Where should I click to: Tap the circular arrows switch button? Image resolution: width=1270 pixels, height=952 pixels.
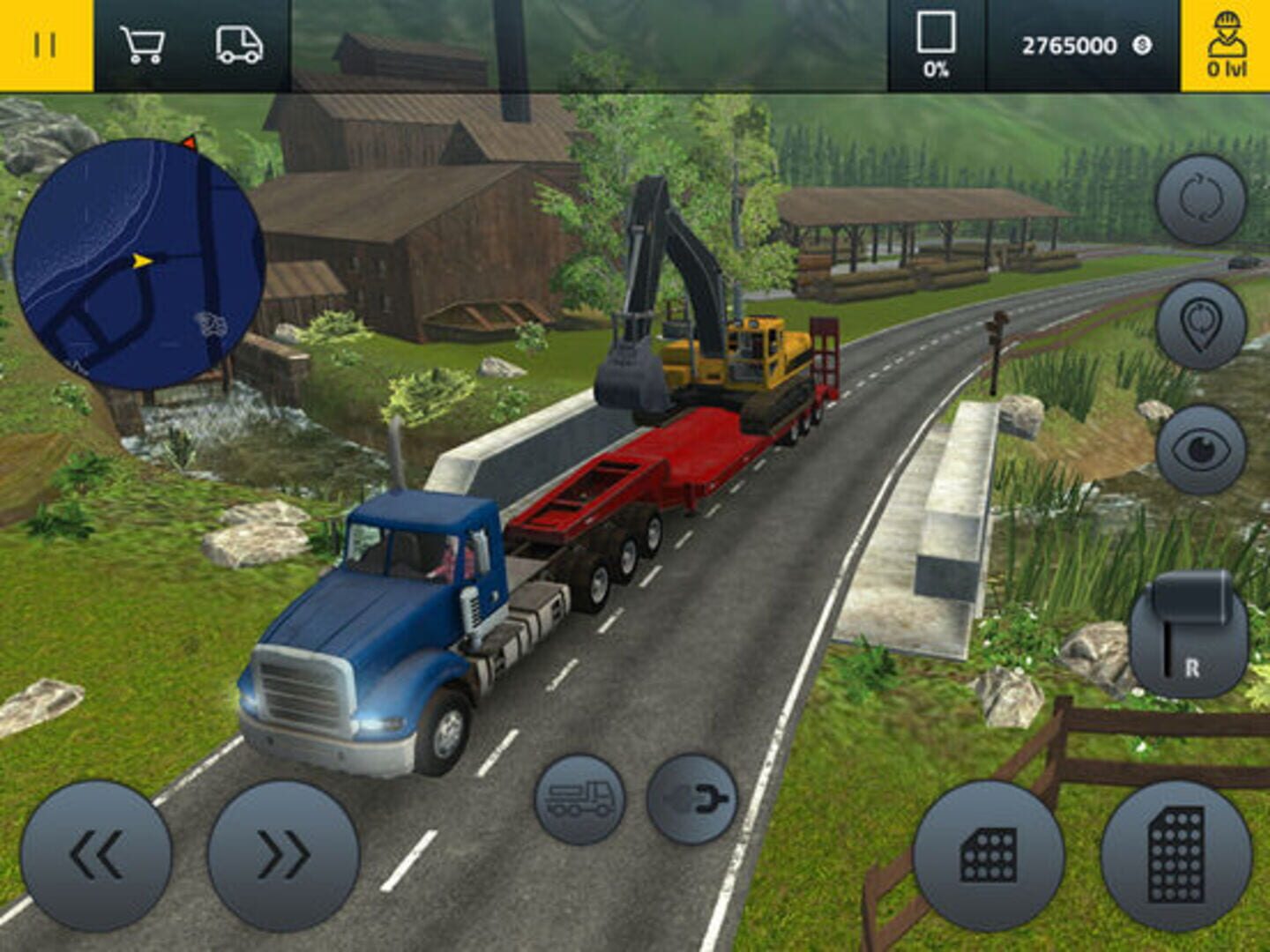[x=1200, y=199]
